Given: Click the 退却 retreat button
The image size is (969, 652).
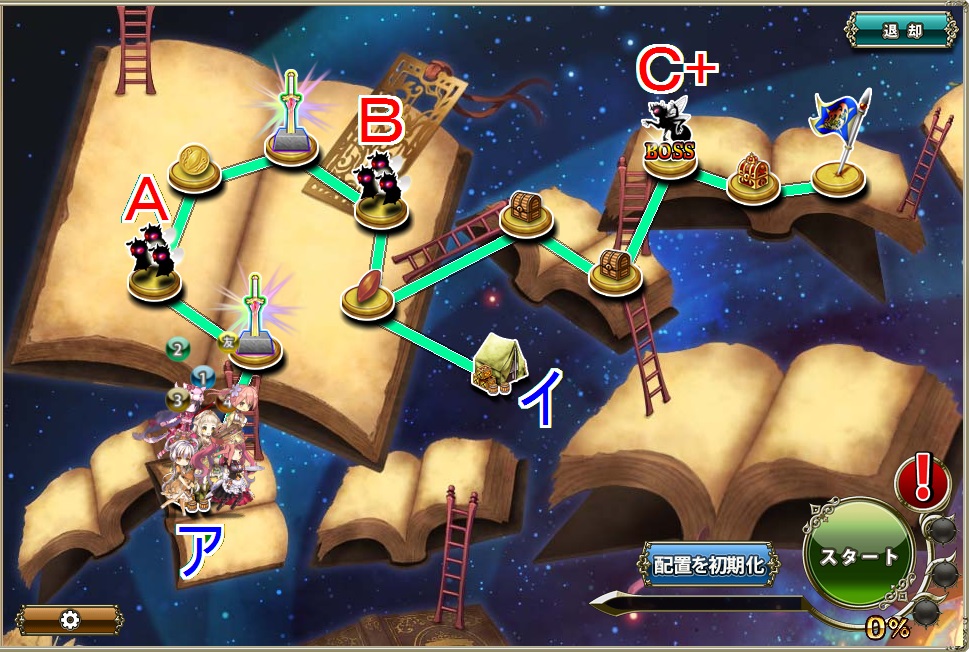Looking at the screenshot, I should (x=901, y=29).
